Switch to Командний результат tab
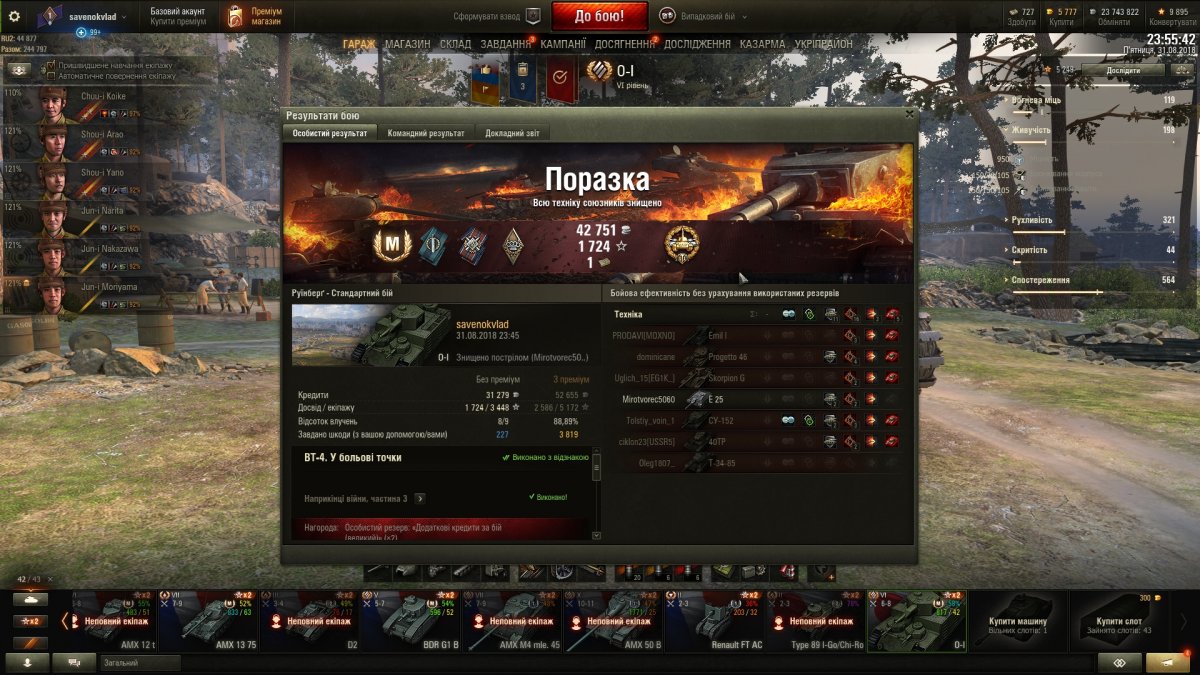1200x675 pixels. (x=425, y=133)
